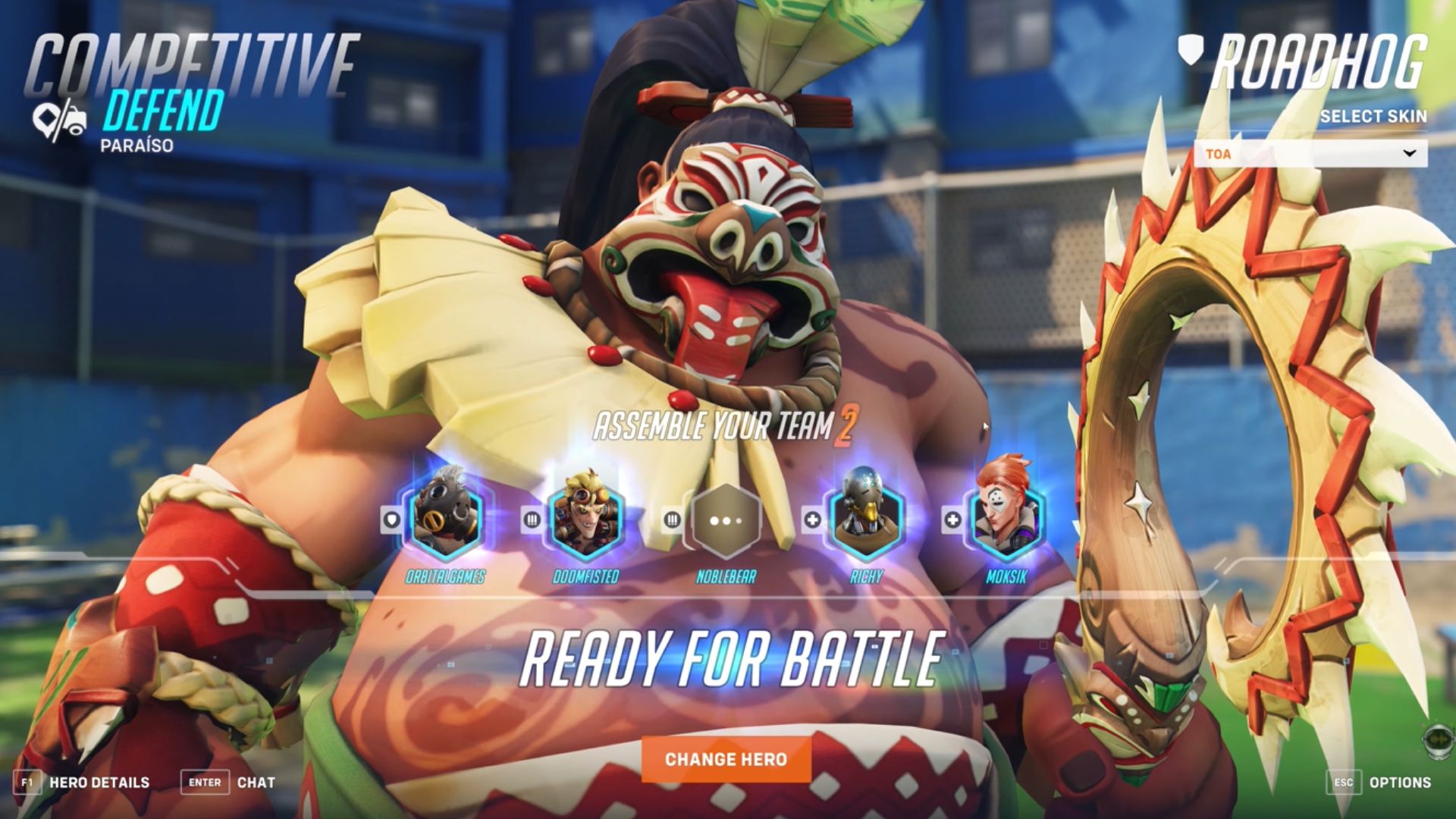This screenshot has height=819, width=1456.
Task: Open the Chat box
Action: coord(227,783)
